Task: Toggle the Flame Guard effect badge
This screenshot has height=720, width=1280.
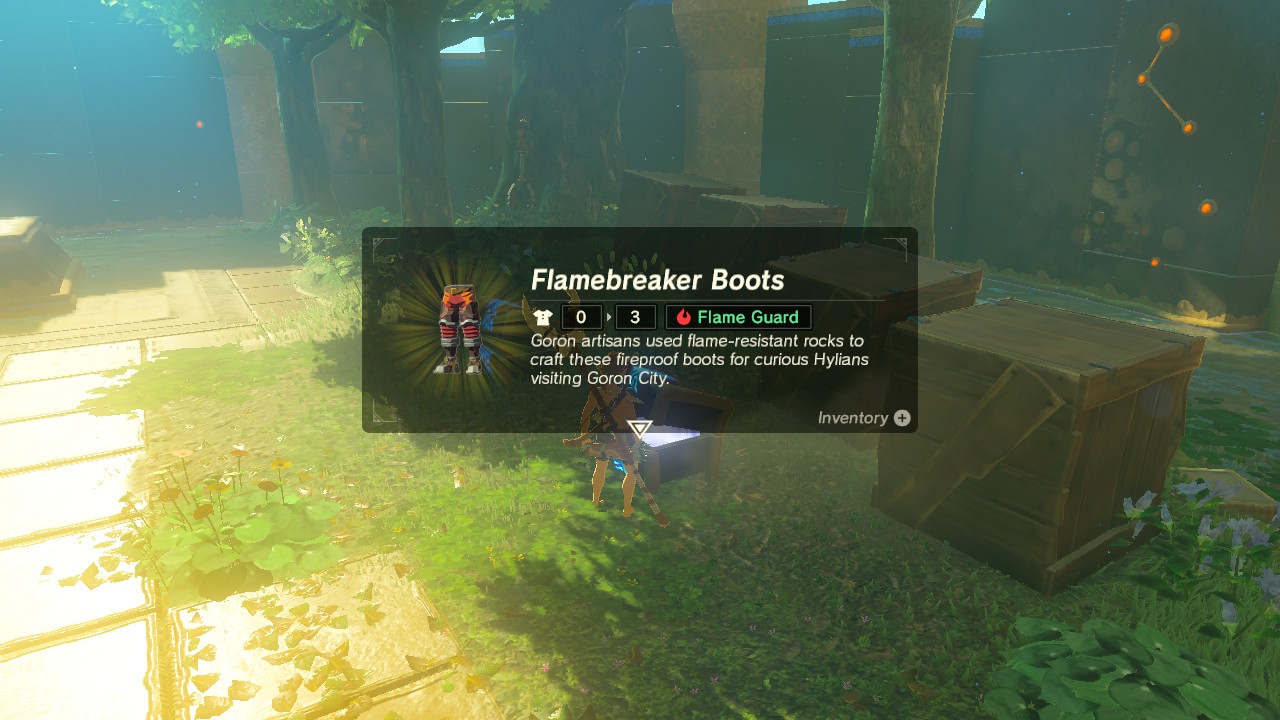Action: tap(738, 317)
